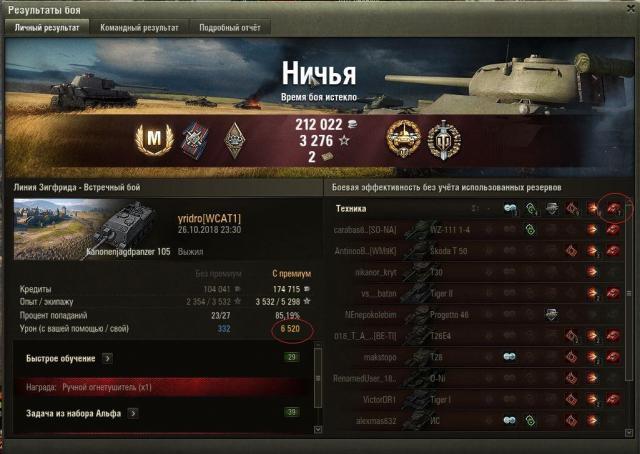The height and width of the screenshot is (454, 640).
Task: Click the second medal right of battle totals
Action: tap(440, 138)
